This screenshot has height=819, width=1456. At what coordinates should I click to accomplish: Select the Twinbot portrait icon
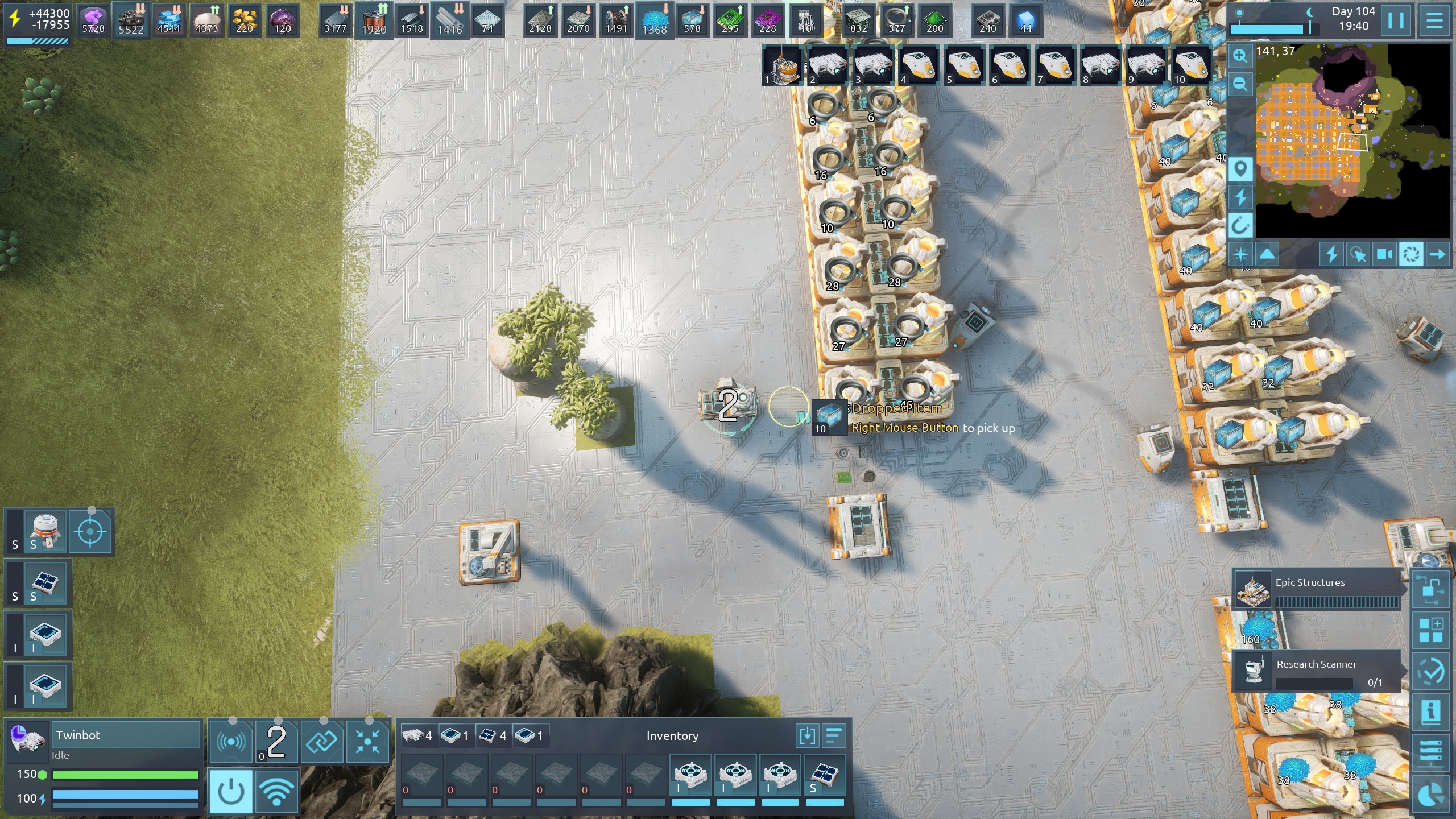27,739
